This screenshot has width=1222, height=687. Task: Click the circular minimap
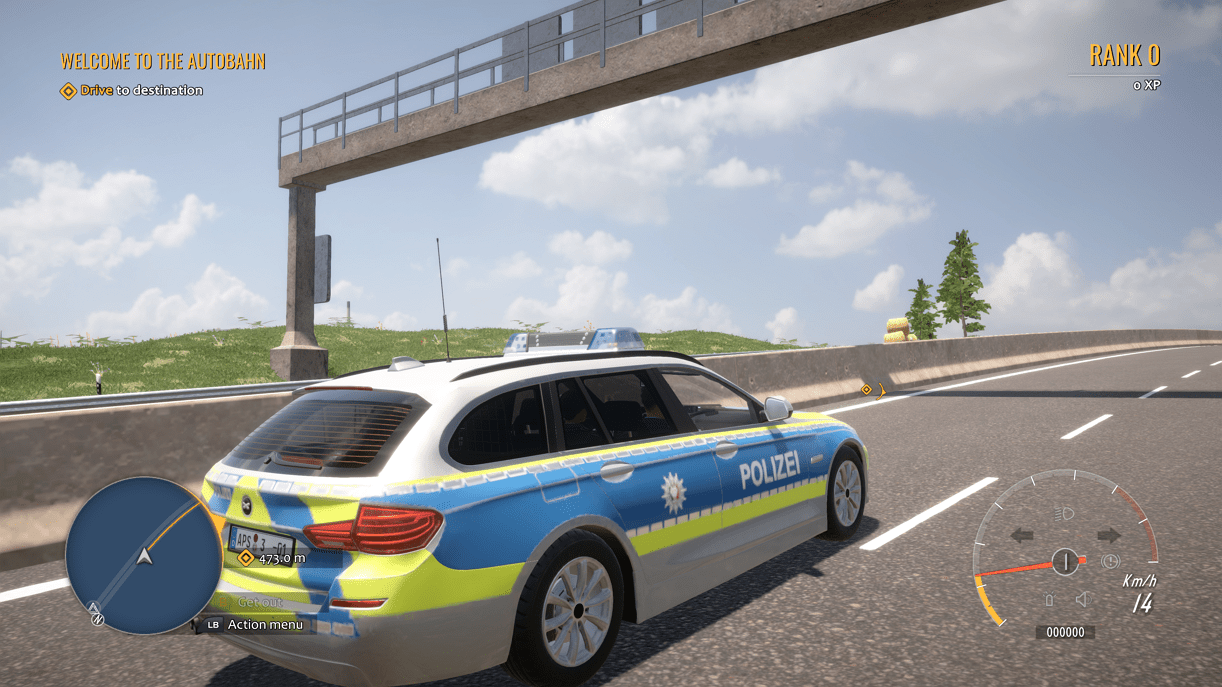144,555
